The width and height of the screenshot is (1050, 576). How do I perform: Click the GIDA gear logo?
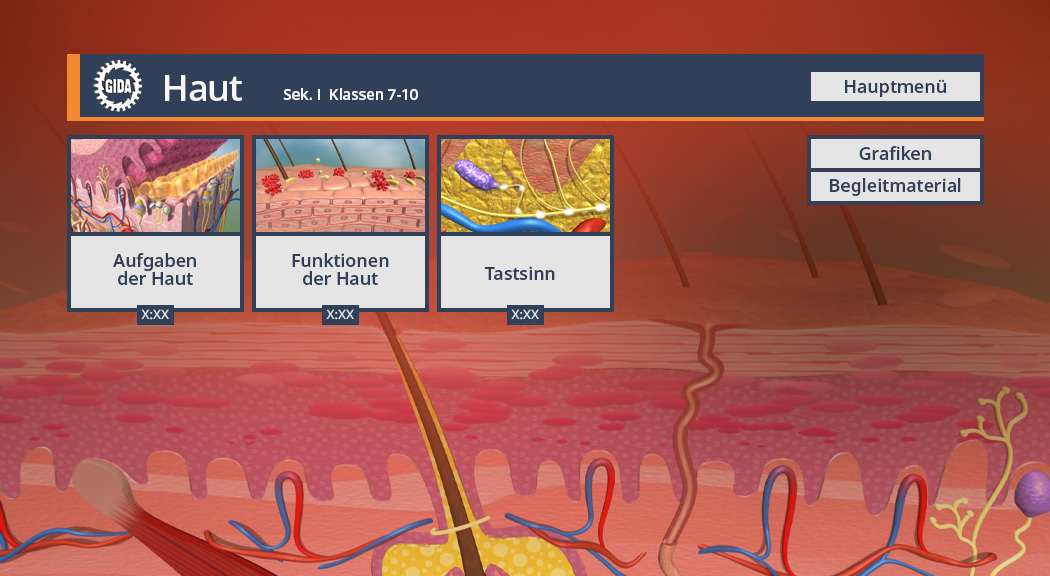click(117, 87)
